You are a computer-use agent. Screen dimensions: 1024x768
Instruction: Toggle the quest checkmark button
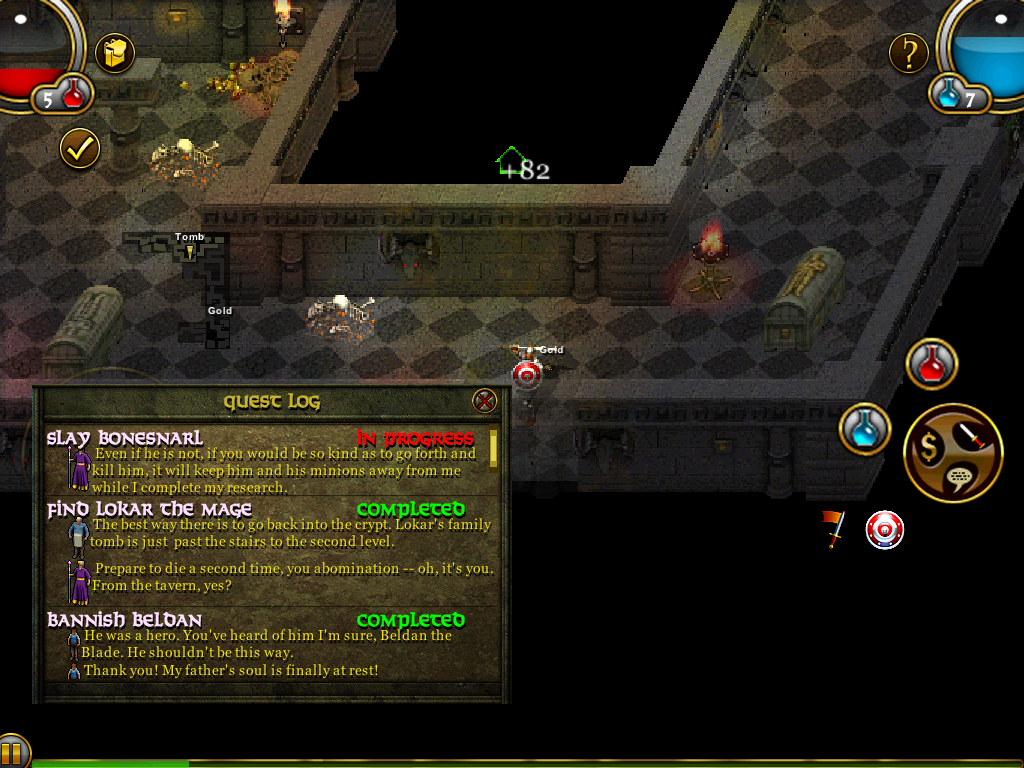[80, 149]
